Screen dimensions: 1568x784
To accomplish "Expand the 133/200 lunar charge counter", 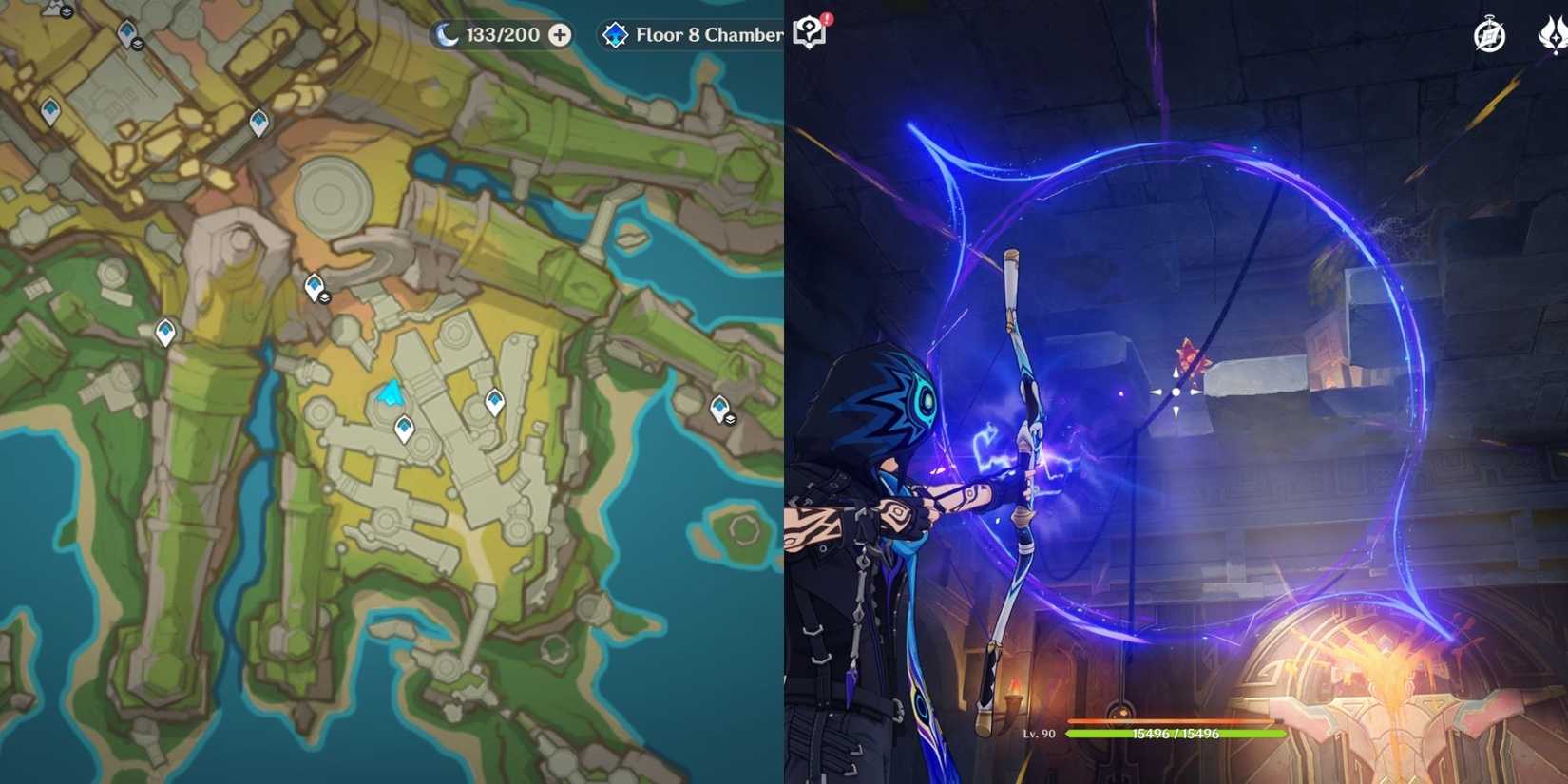I will pyautogui.click(x=497, y=34).
